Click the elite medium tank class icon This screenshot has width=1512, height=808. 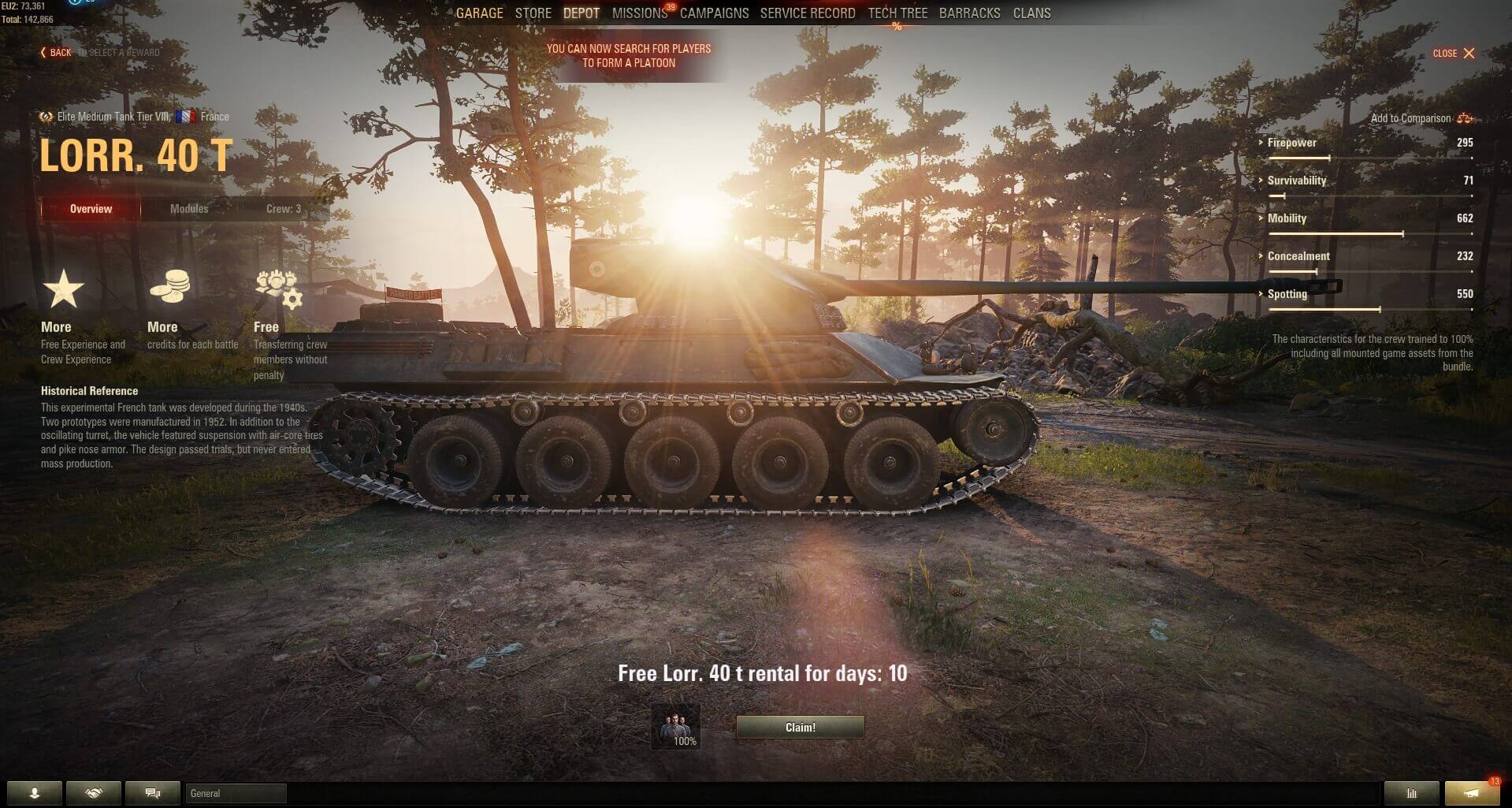(44, 116)
